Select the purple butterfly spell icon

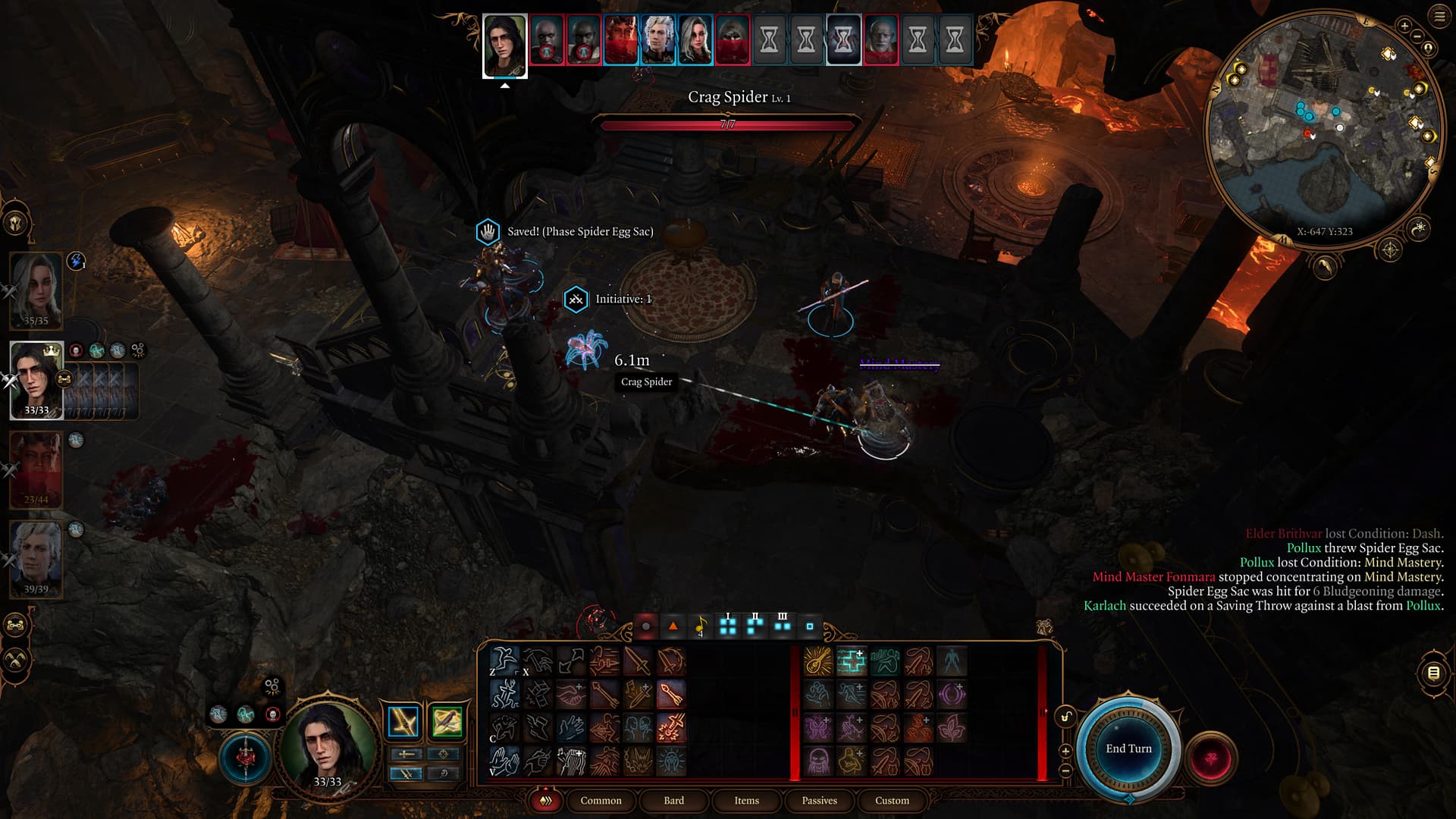point(818,728)
